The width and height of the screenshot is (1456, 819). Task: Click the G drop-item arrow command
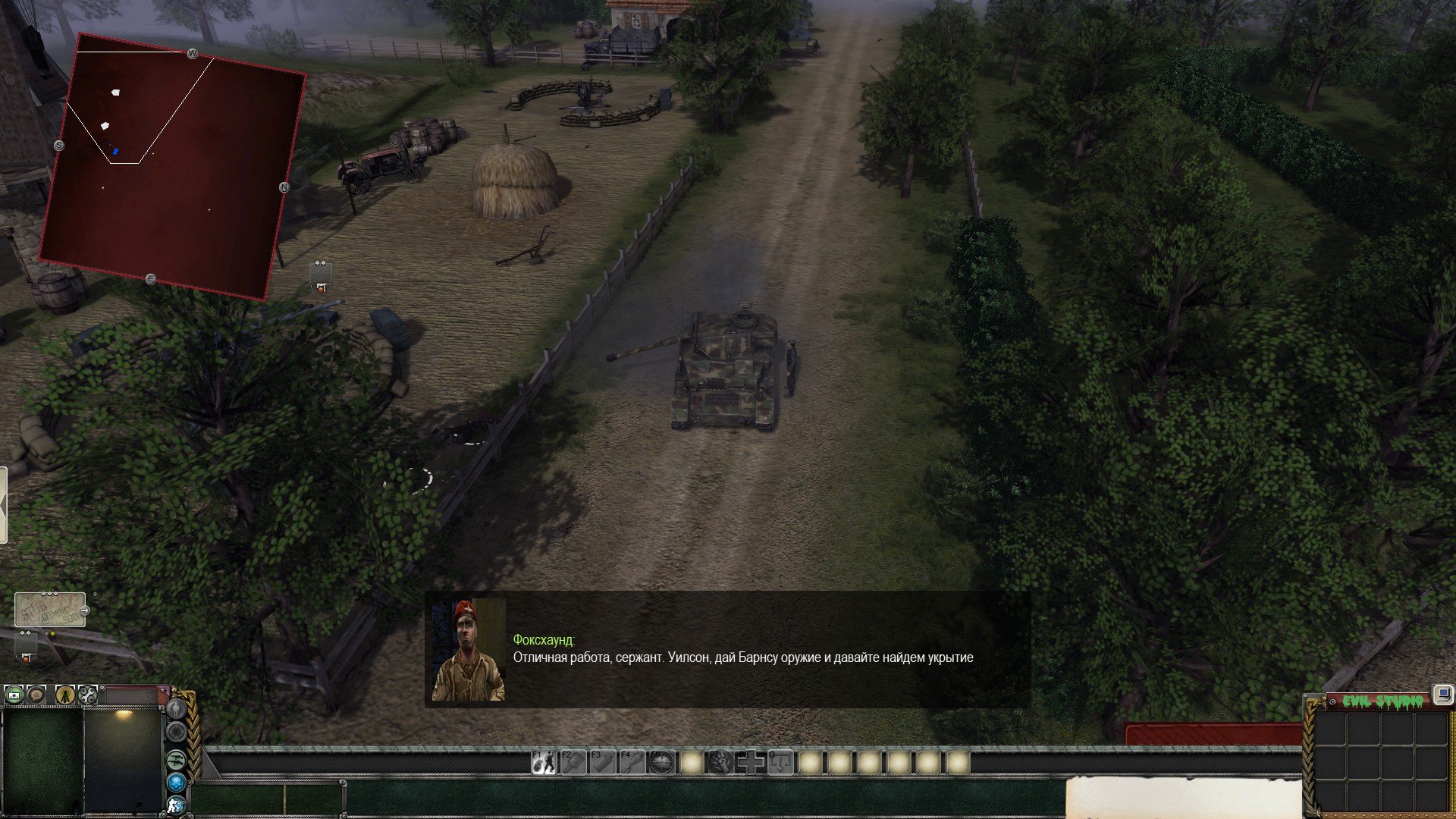780,762
